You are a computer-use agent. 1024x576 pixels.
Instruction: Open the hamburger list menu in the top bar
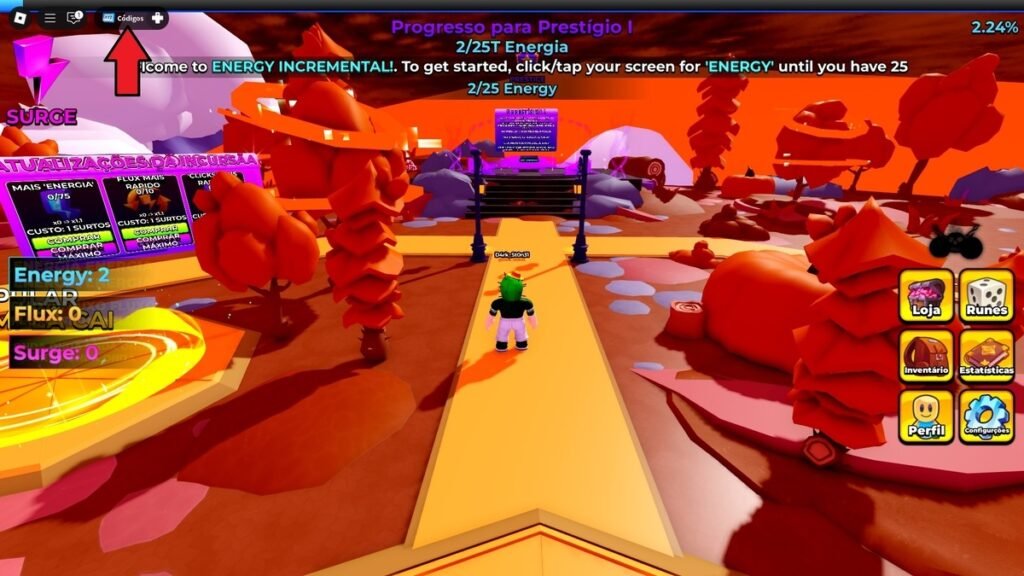50,18
